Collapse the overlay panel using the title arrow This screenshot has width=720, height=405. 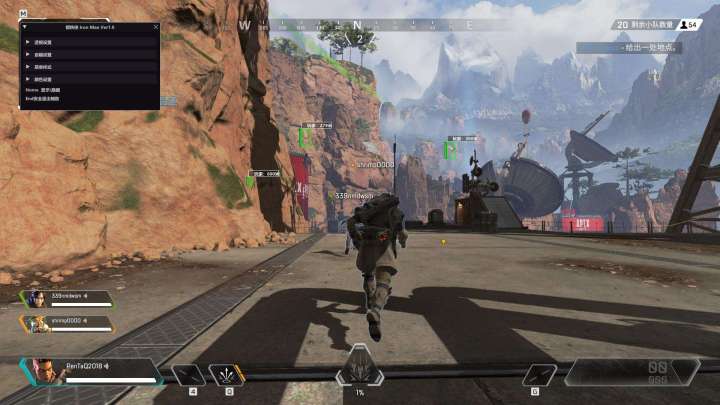point(24,28)
